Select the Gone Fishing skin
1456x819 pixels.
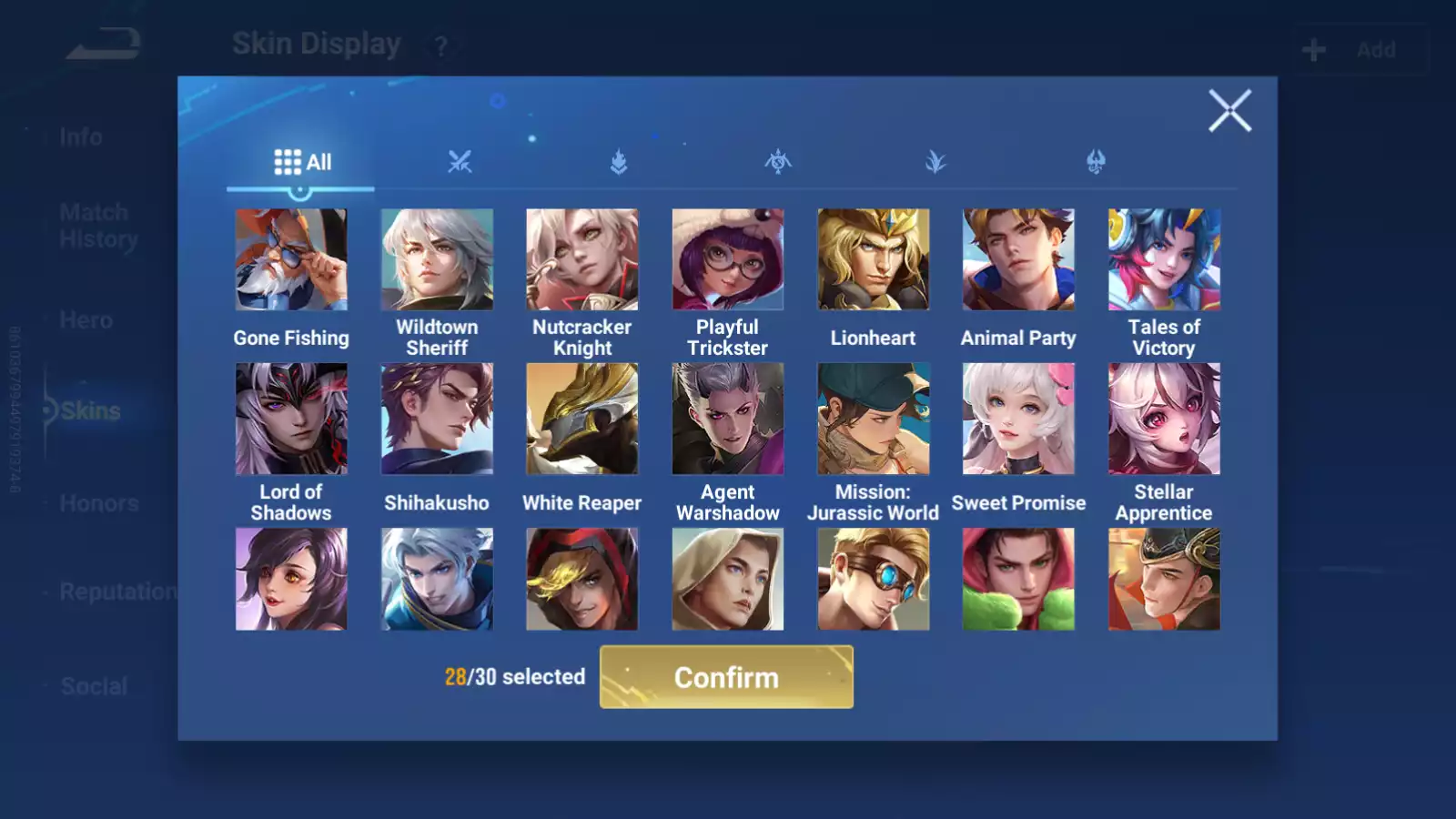click(291, 260)
